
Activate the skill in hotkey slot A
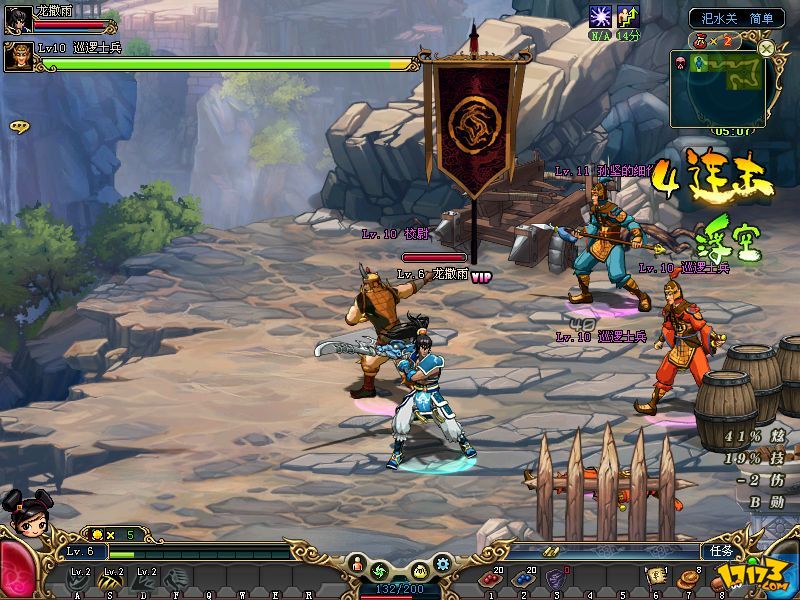[80, 578]
